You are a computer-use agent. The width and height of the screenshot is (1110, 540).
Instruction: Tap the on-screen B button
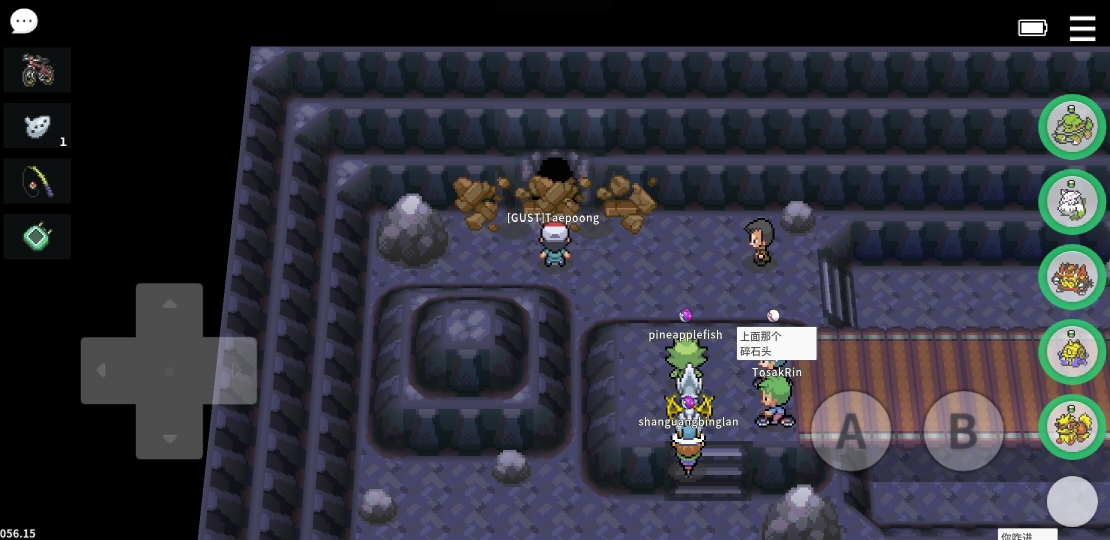pos(962,431)
